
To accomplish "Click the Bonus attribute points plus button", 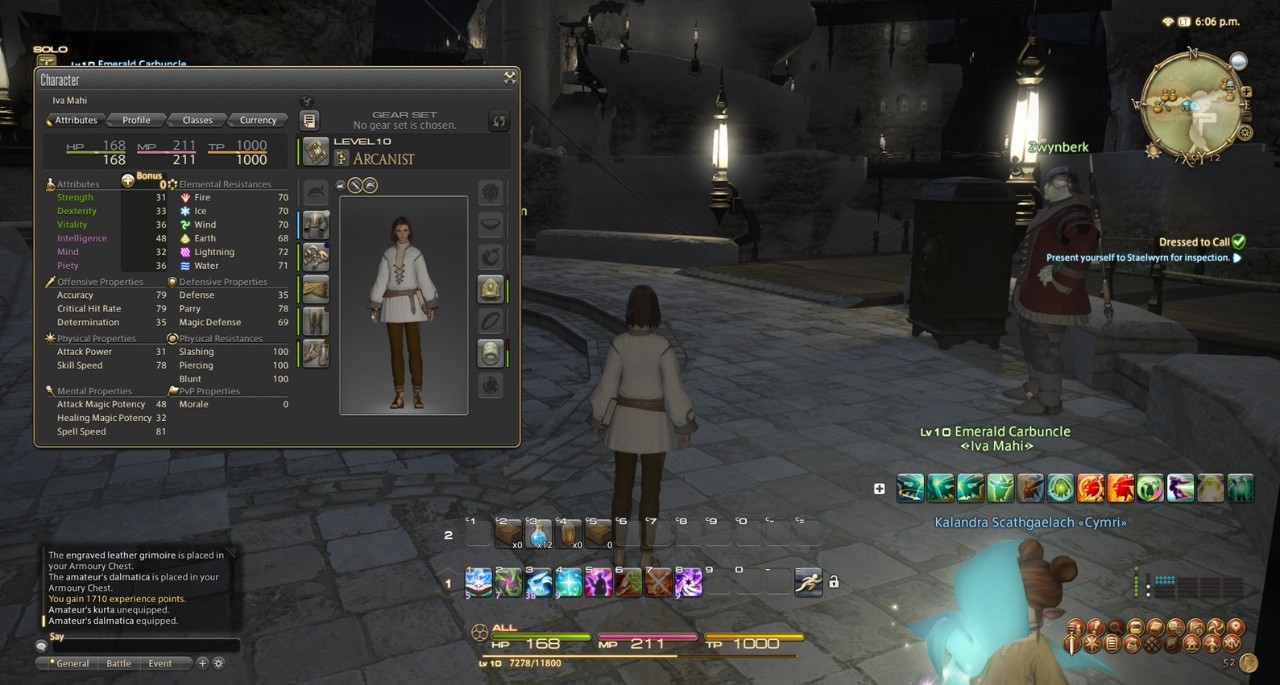I will [128, 181].
